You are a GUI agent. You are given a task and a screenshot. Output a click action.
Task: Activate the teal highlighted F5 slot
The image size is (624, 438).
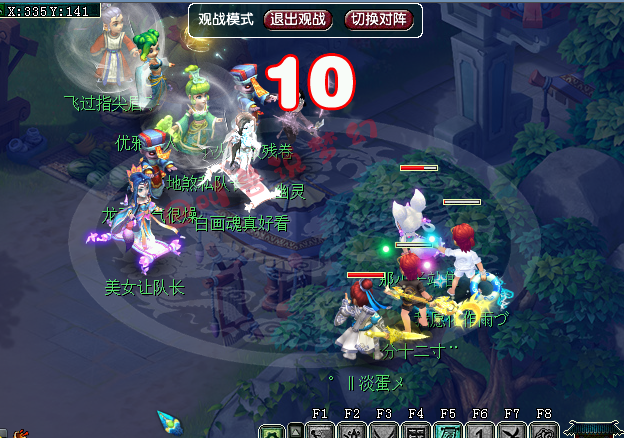pyautogui.click(x=448, y=431)
